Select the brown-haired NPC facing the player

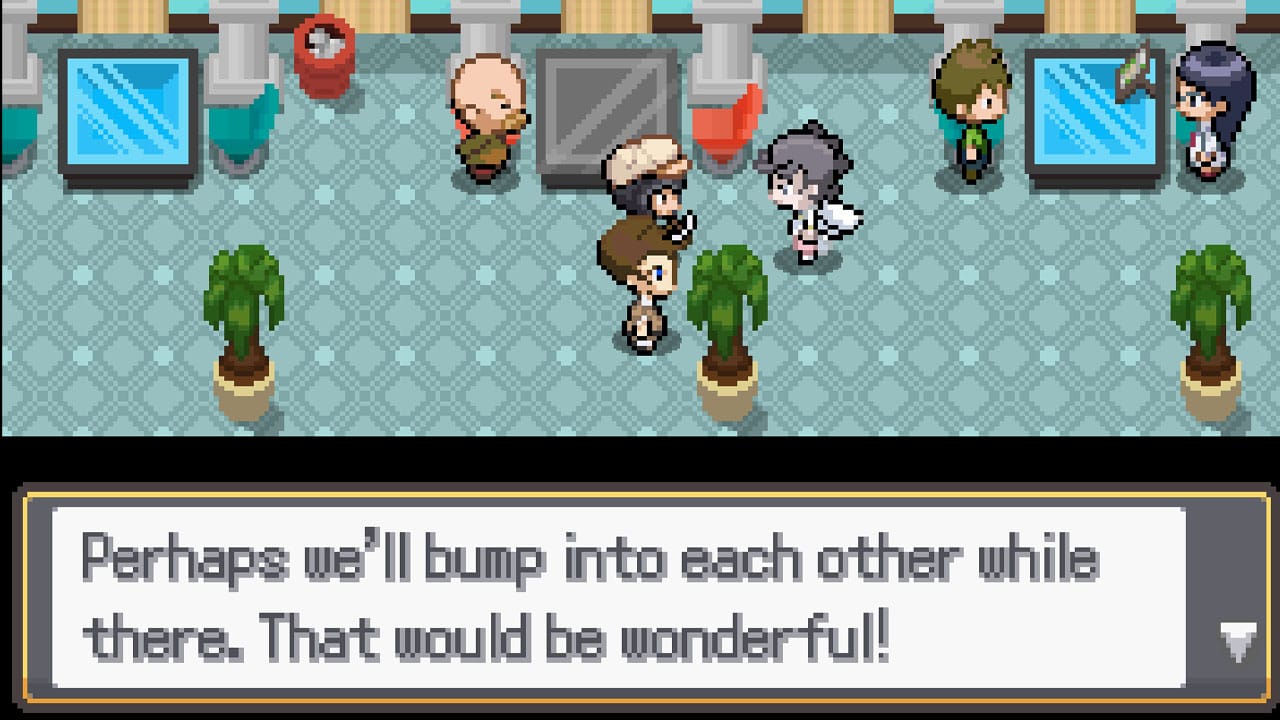tap(640, 285)
